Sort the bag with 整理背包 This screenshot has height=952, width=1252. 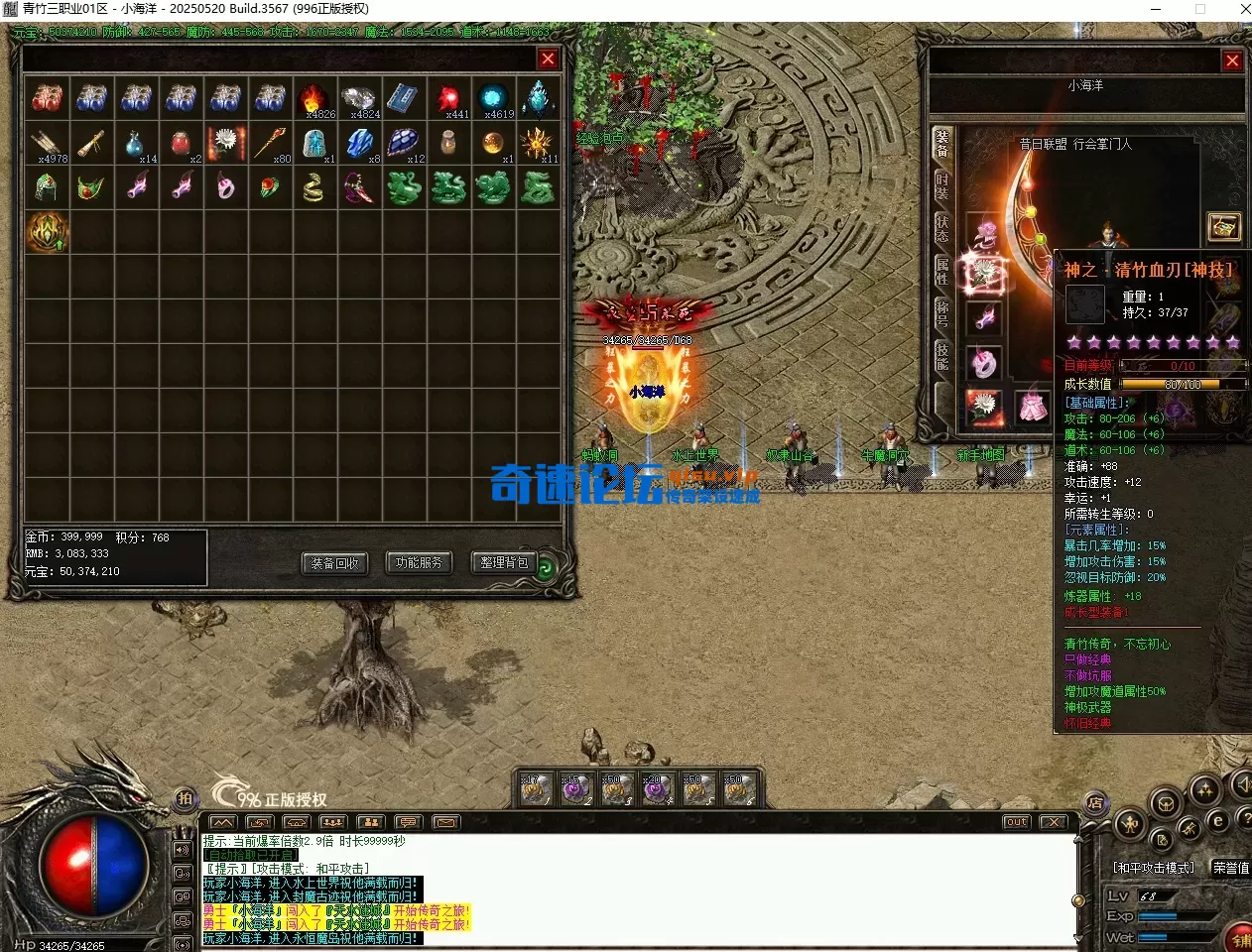504,563
